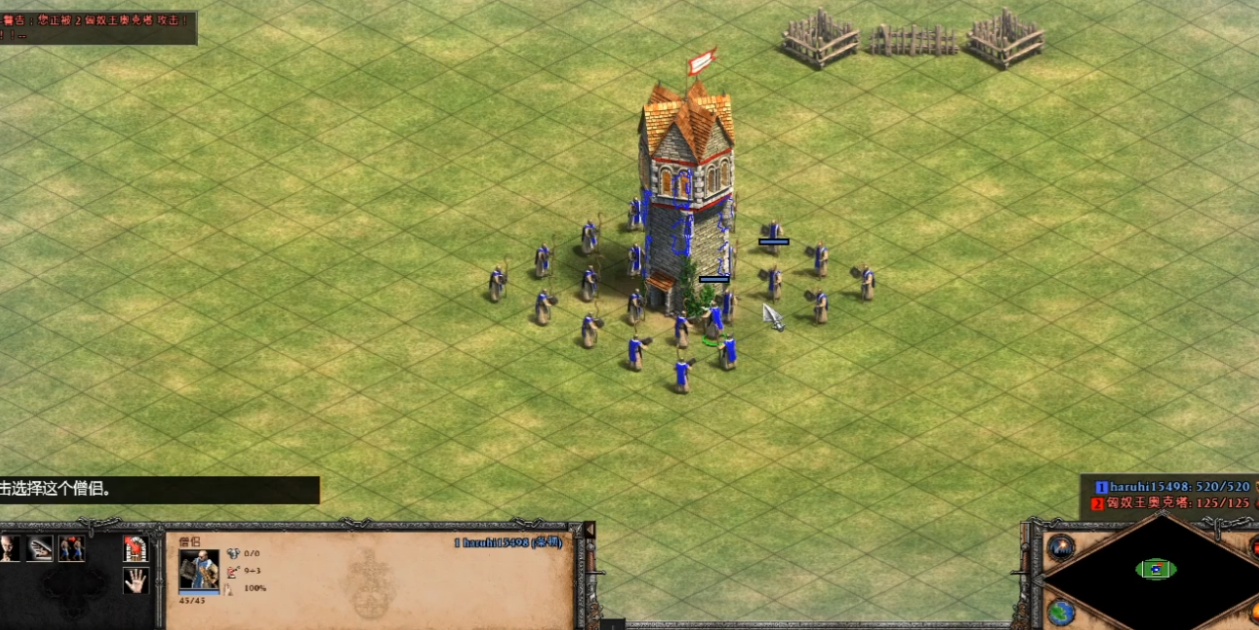Toggle the globe map mode button
The height and width of the screenshot is (630, 1259).
click(x=1061, y=610)
